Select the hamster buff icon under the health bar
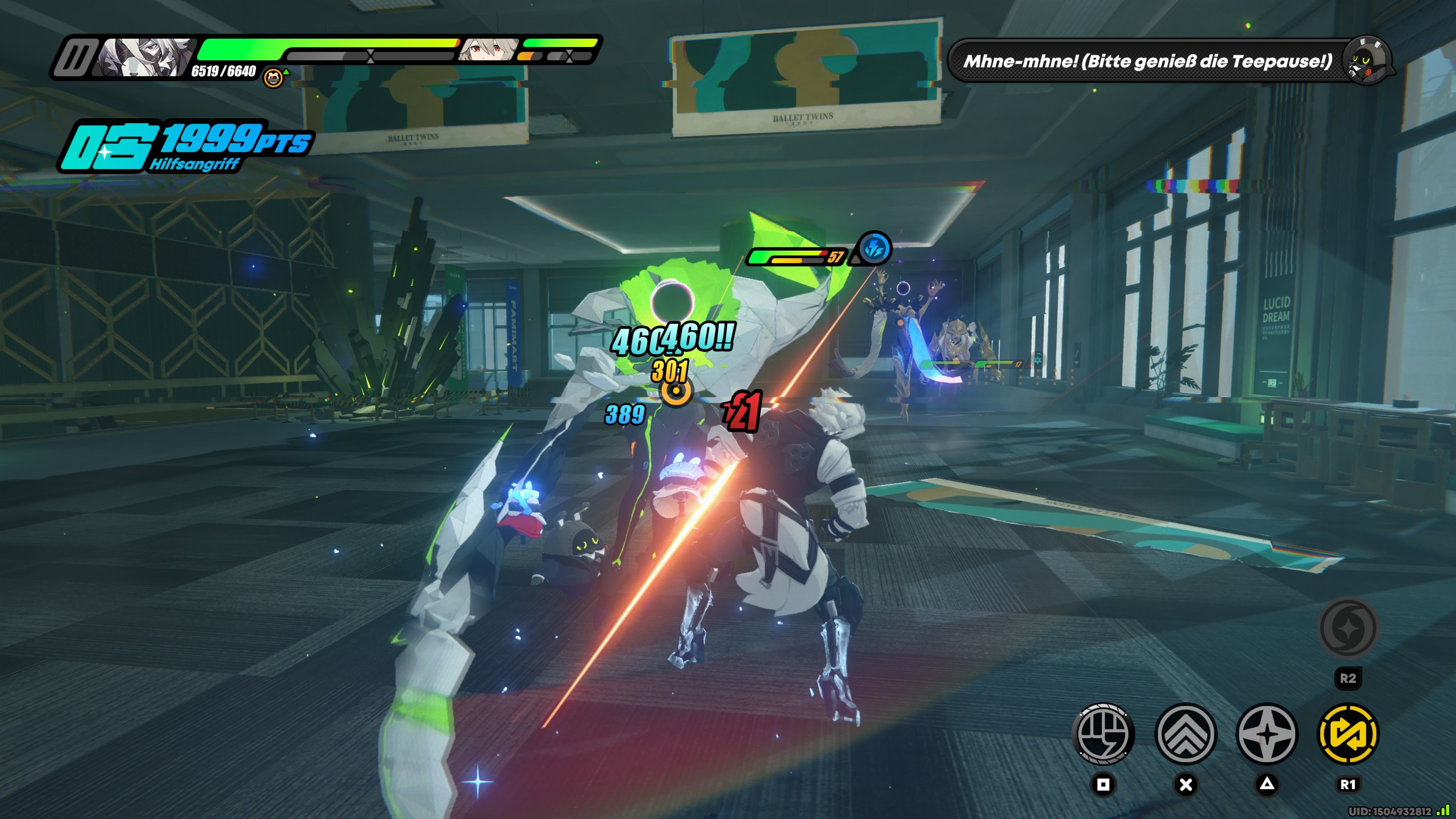 pyautogui.click(x=273, y=77)
